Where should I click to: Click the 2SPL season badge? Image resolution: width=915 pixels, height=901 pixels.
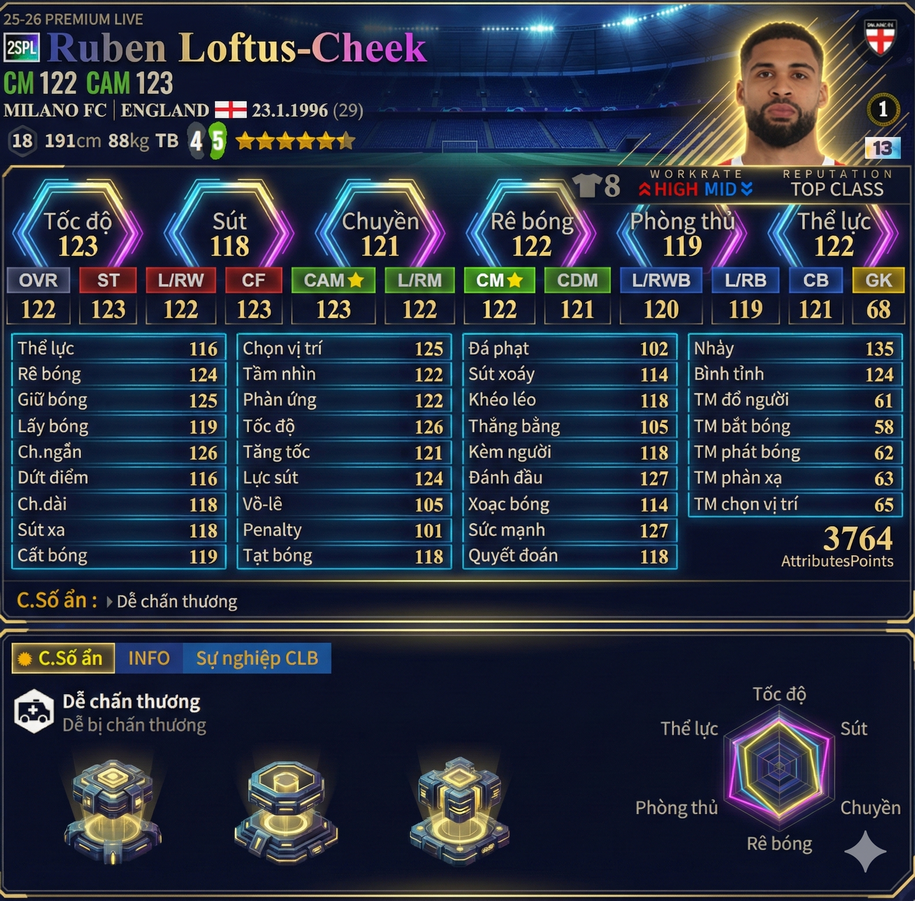(22, 49)
